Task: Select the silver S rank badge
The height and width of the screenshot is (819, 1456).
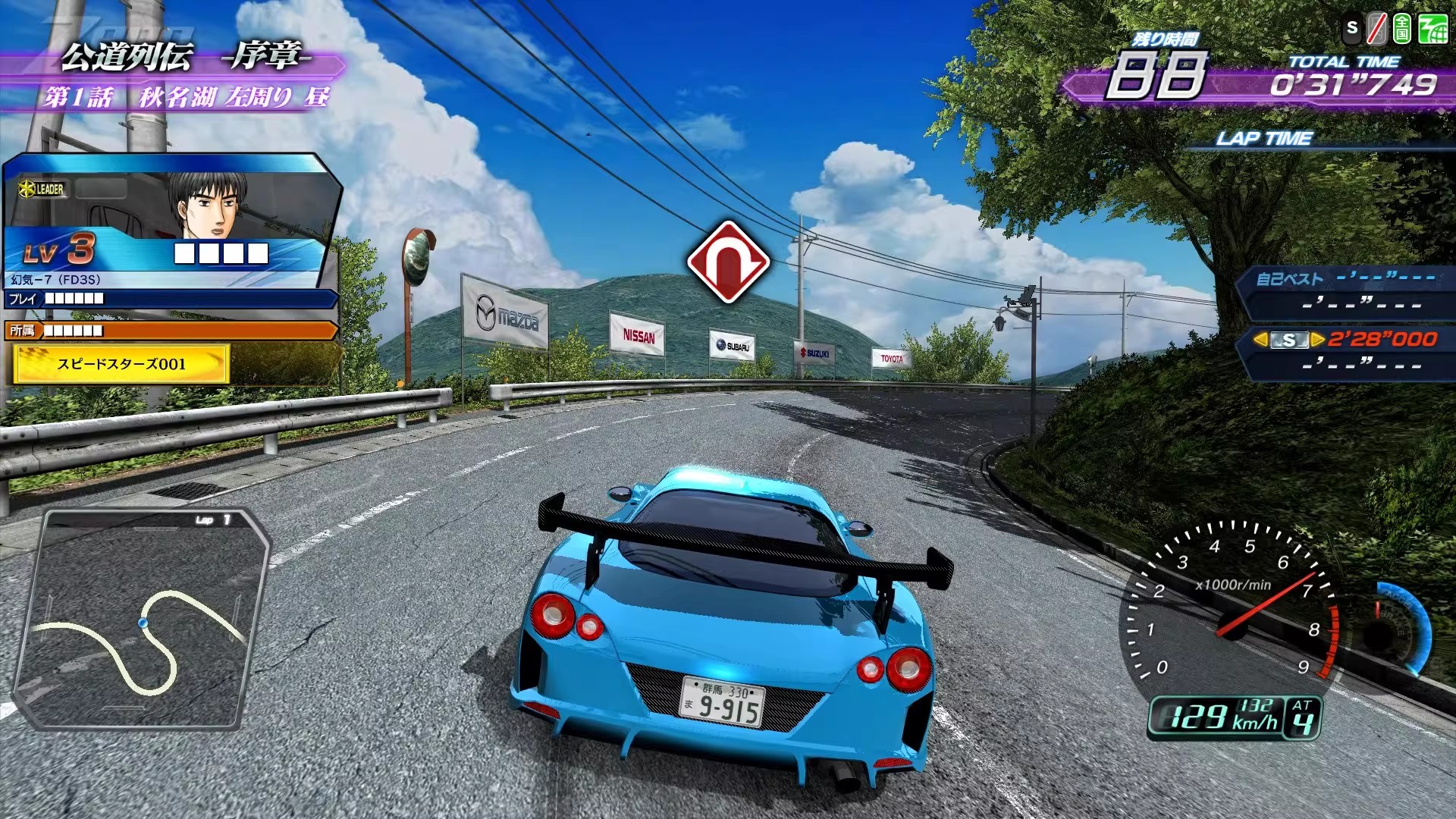Action: point(1288,340)
